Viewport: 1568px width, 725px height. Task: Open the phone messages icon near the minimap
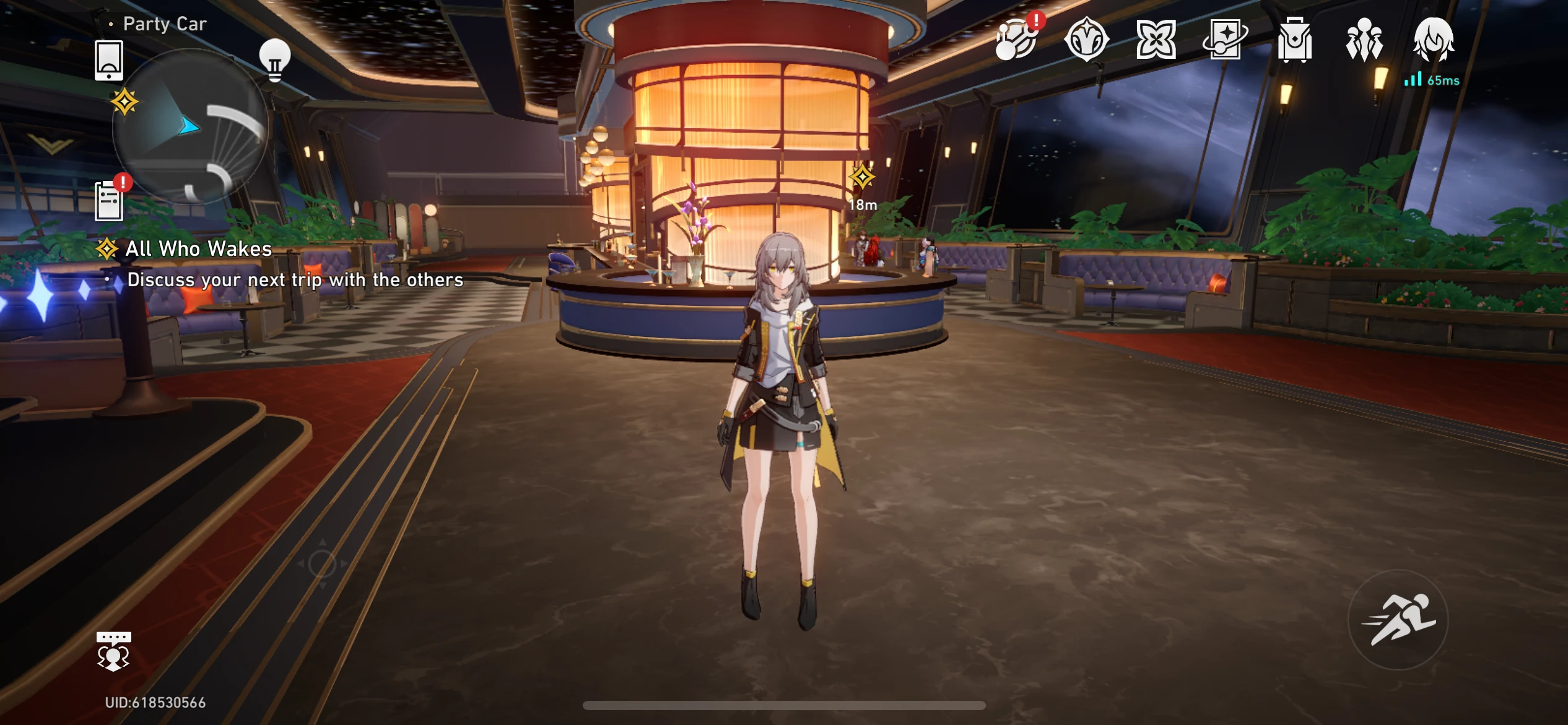click(109, 61)
